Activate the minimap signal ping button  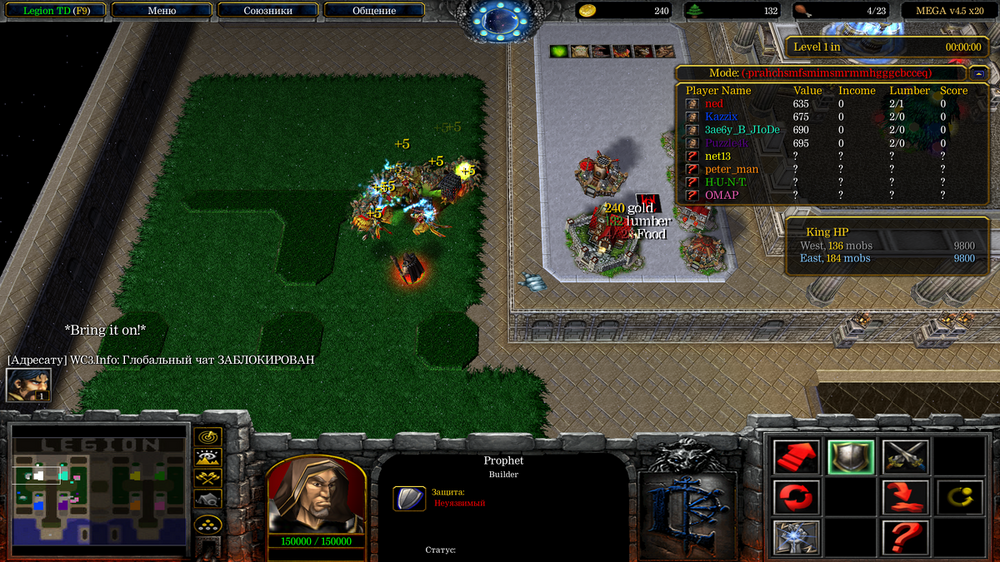pyautogui.click(x=208, y=437)
